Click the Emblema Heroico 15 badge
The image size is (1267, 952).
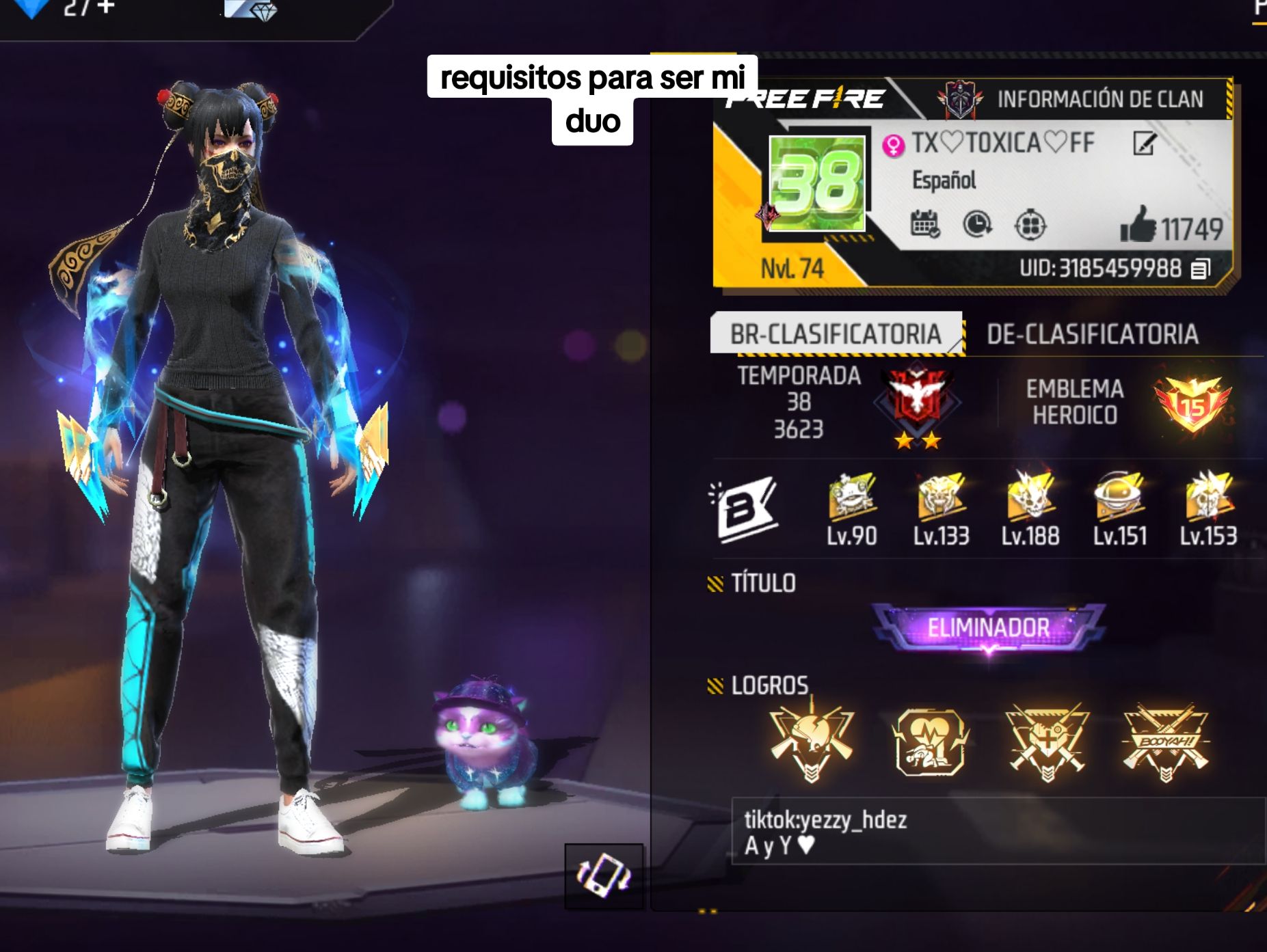point(1192,405)
